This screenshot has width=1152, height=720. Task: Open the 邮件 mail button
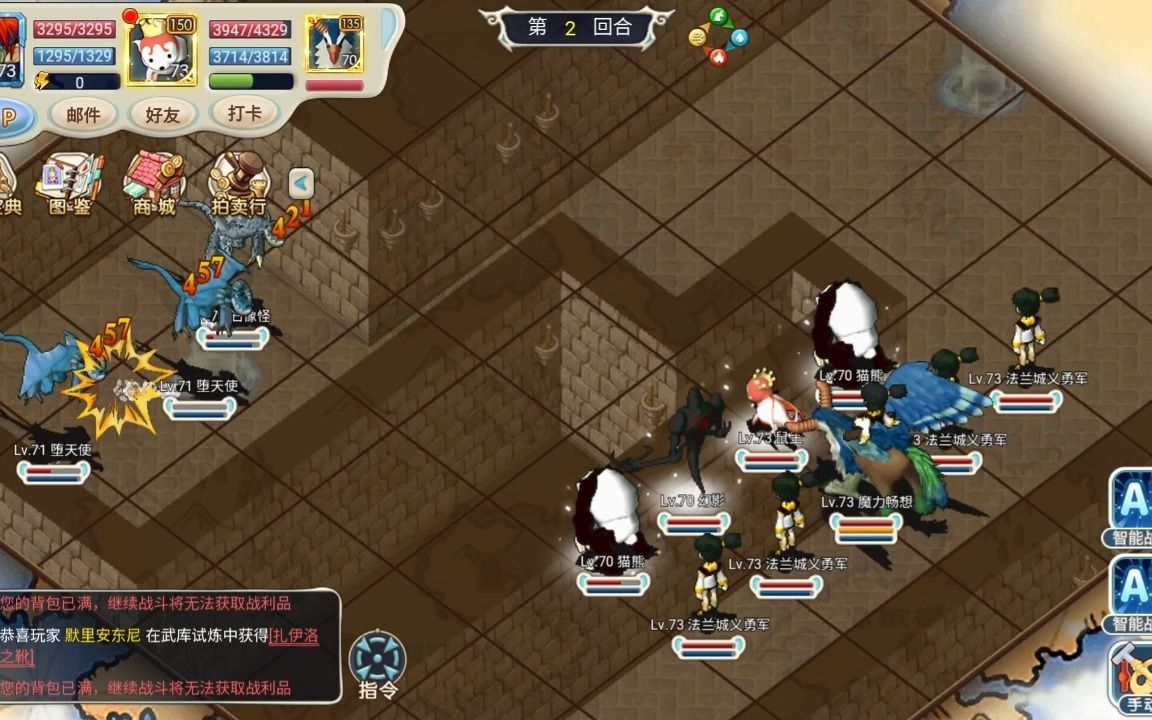click(84, 115)
